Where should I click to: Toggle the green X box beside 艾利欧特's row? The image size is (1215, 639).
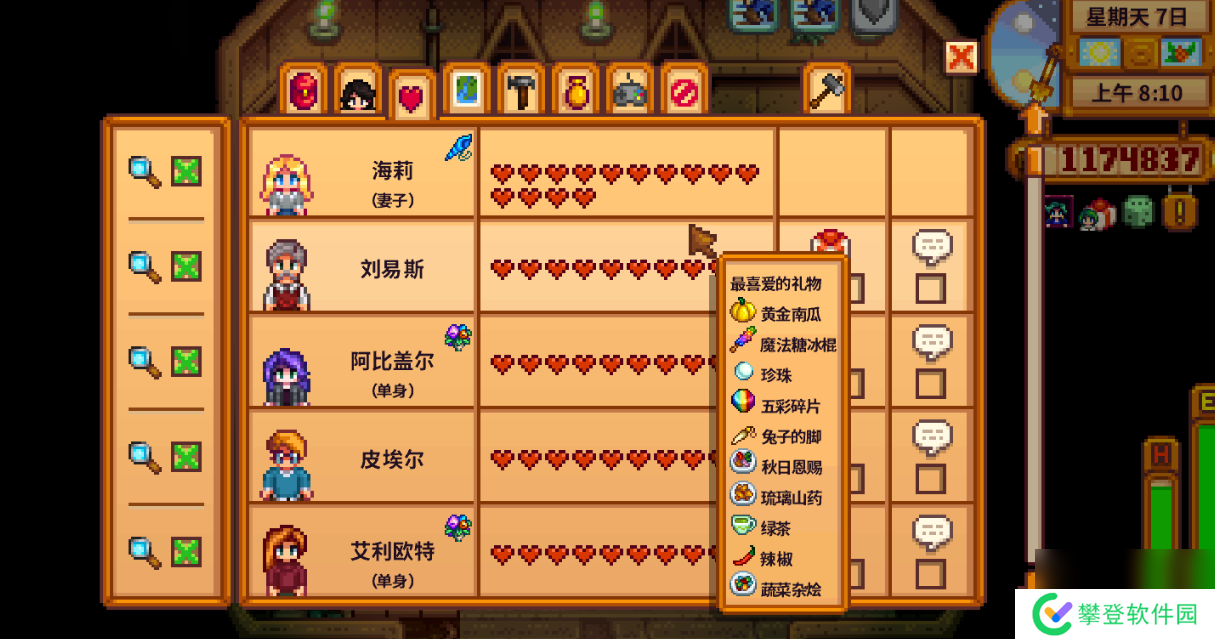186,551
